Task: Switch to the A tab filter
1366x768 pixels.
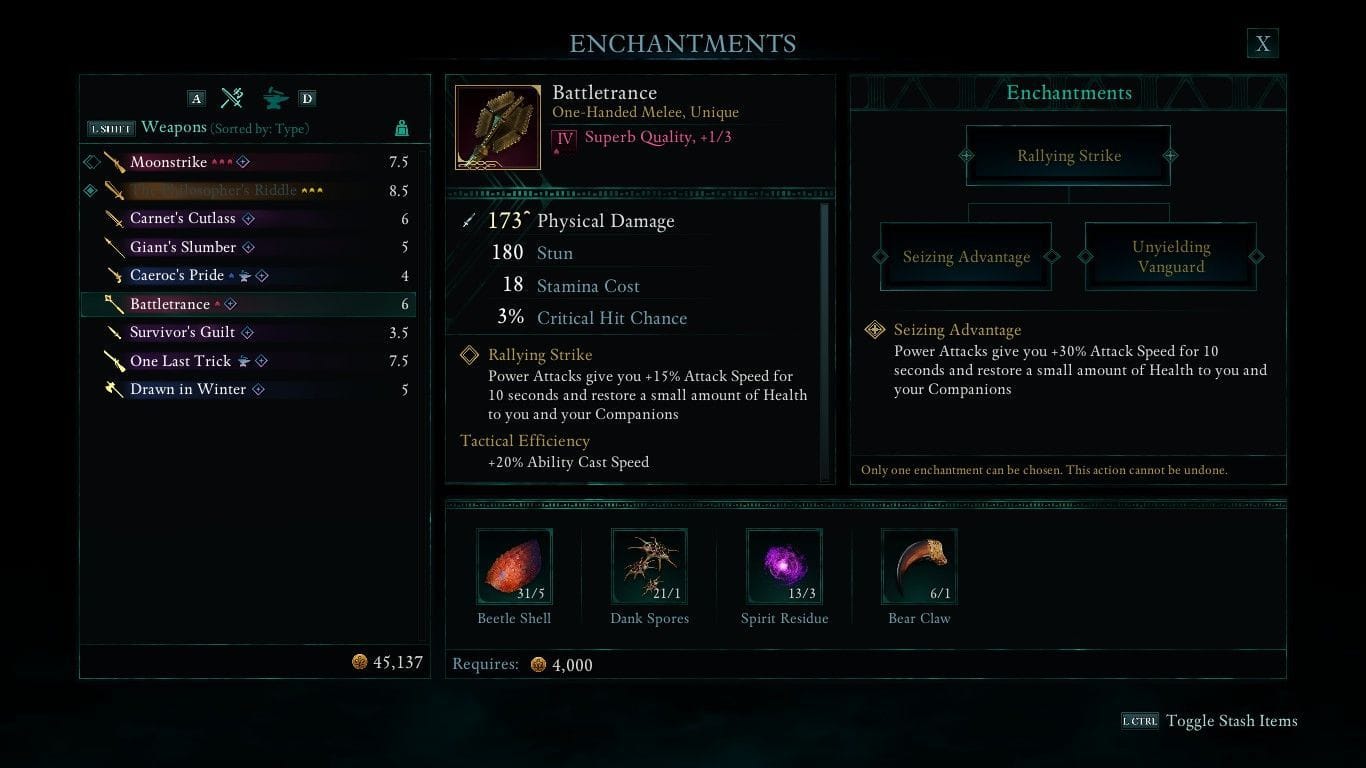Action: [x=196, y=98]
